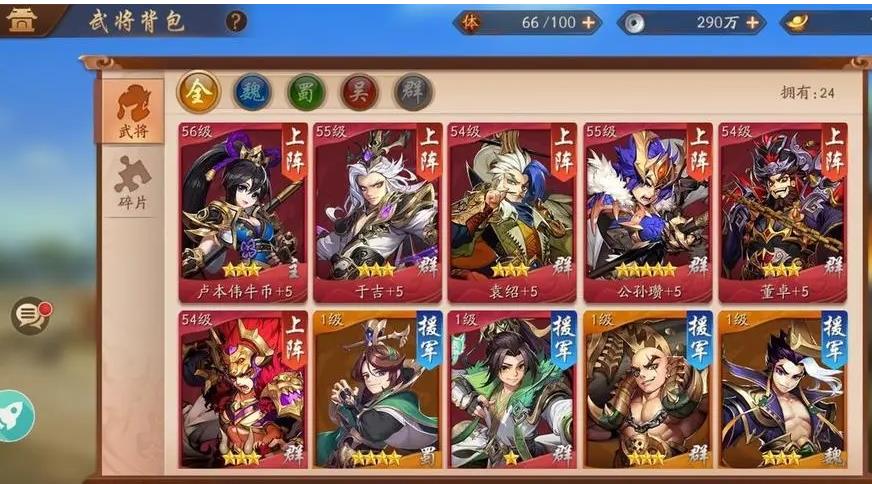The width and height of the screenshot is (872, 484).
Task: Switch to the 碎片 fragments tab
Action: click(132, 182)
